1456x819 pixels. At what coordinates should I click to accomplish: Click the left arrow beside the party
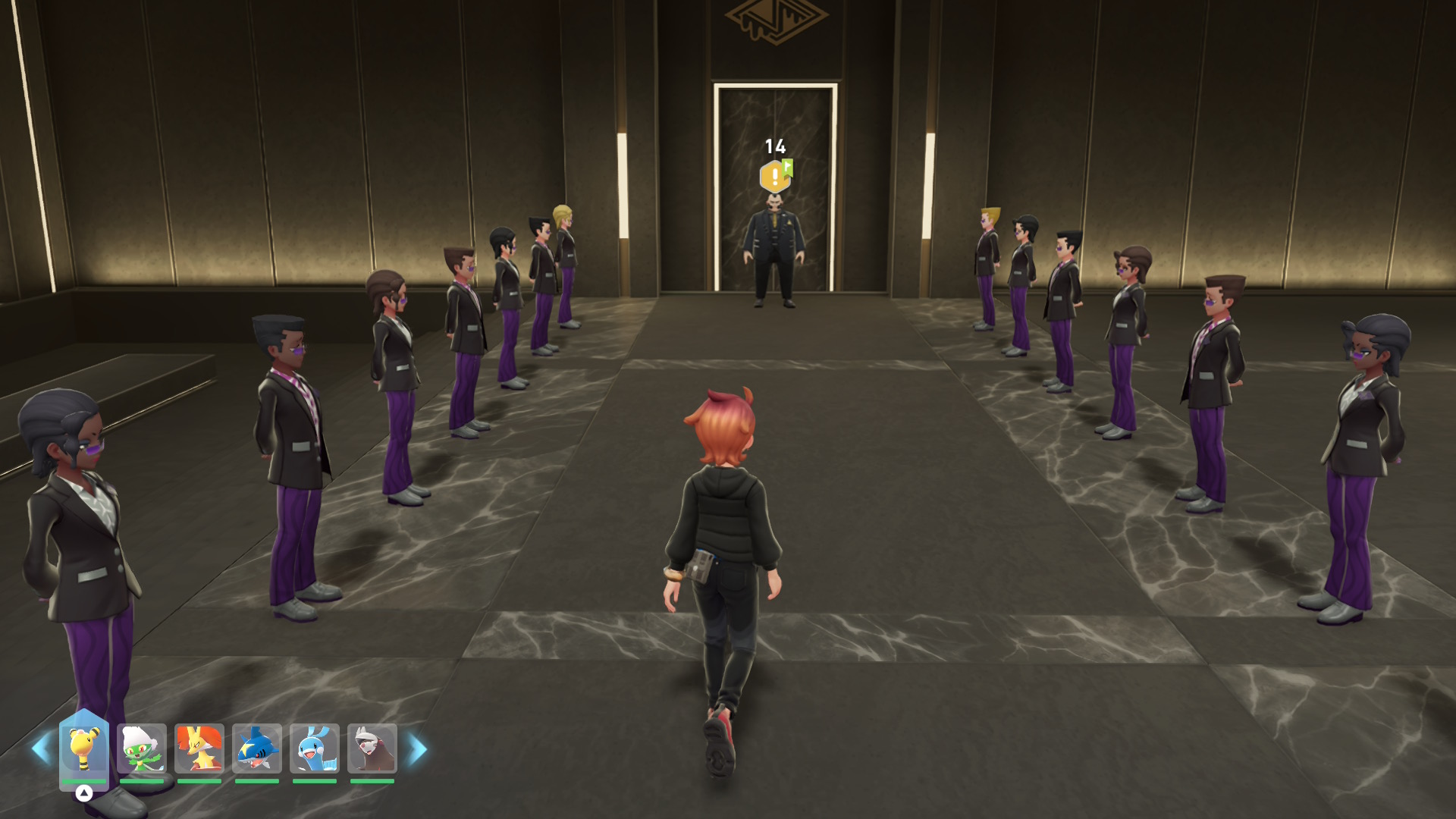[40, 749]
